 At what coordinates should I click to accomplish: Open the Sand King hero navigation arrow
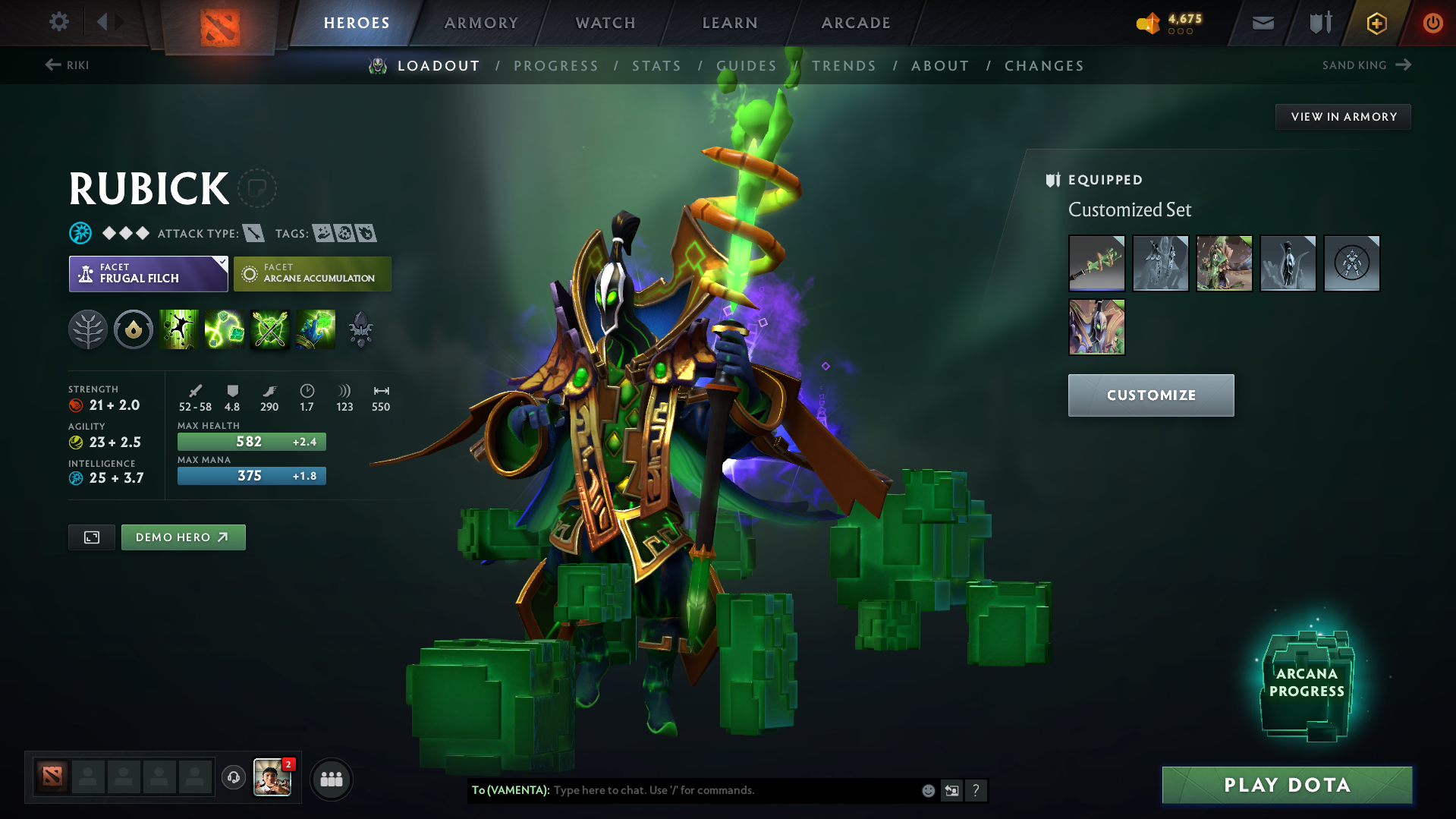[x=1404, y=65]
